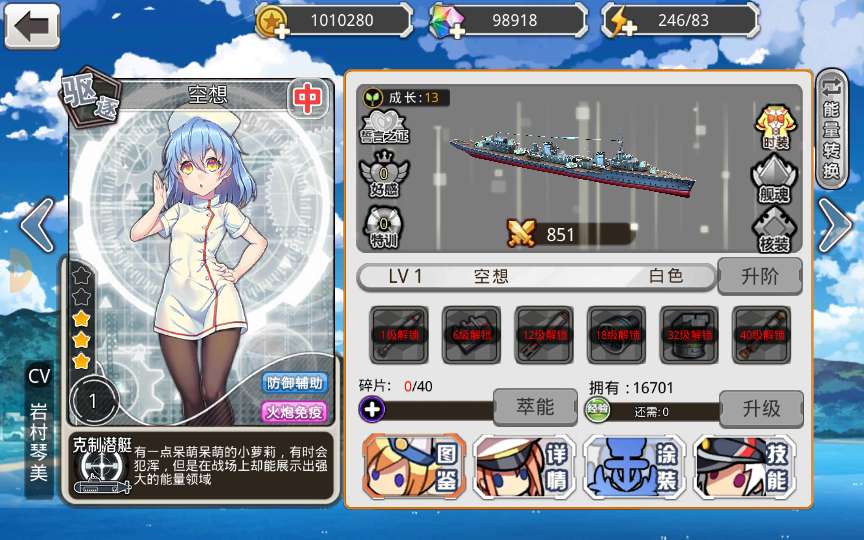Open the 特训 special training icon
Image resolution: width=864 pixels, height=540 pixels.
[384, 224]
